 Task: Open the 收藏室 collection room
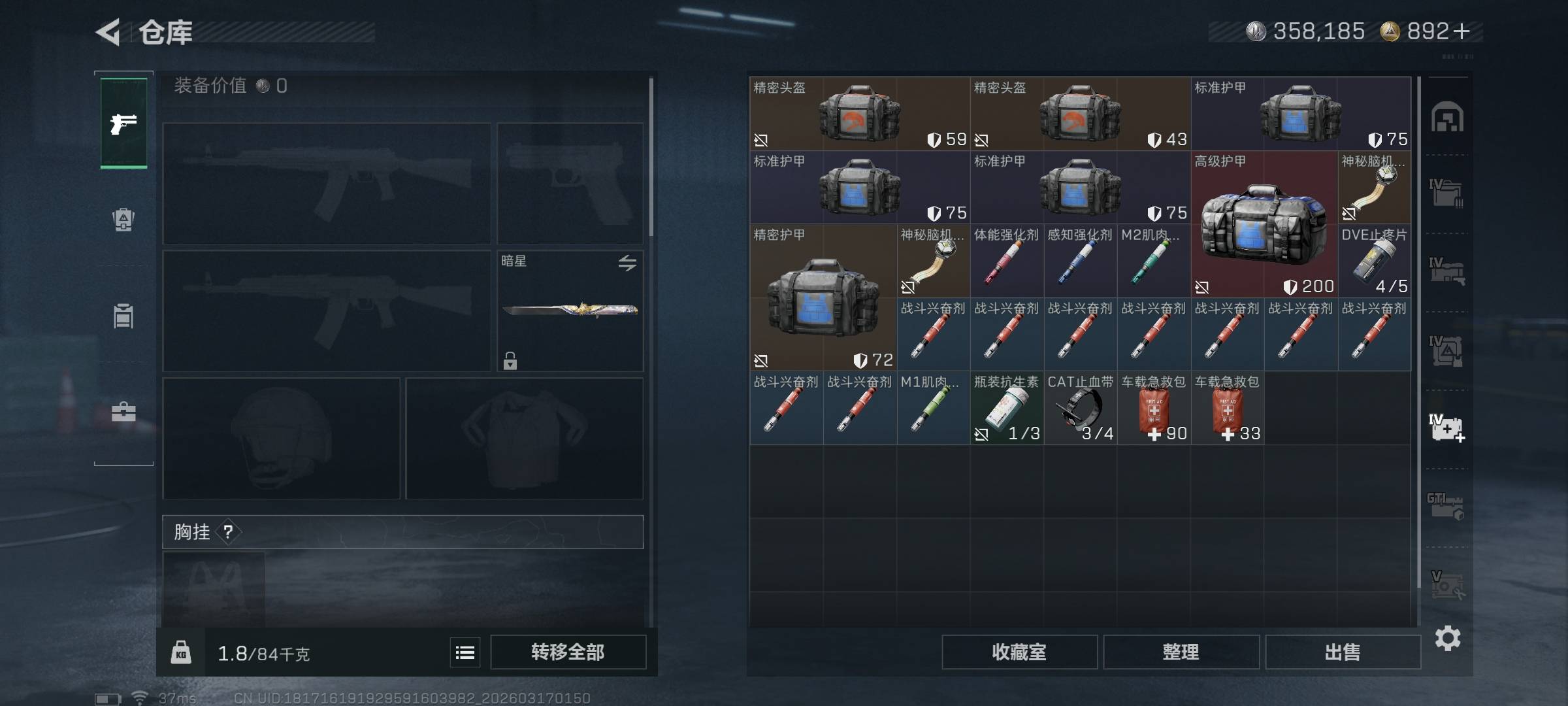(x=1019, y=652)
